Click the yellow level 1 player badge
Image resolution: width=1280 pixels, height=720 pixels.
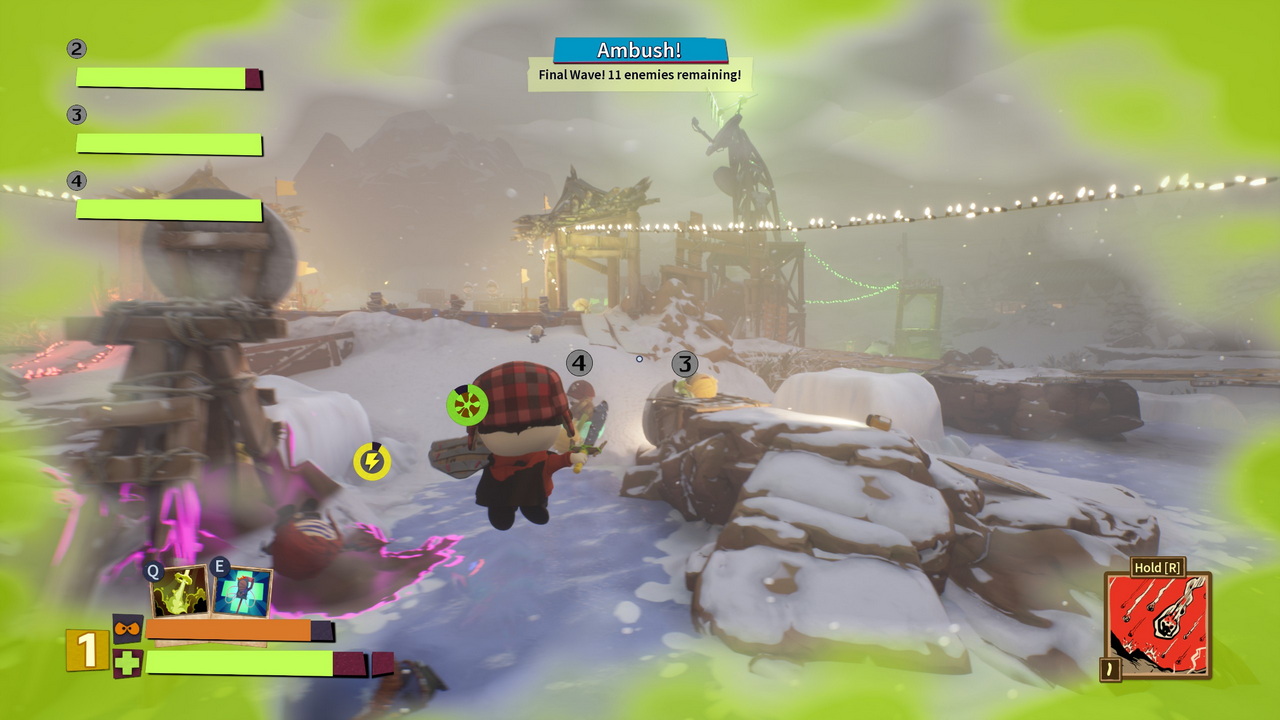[87, 650]
